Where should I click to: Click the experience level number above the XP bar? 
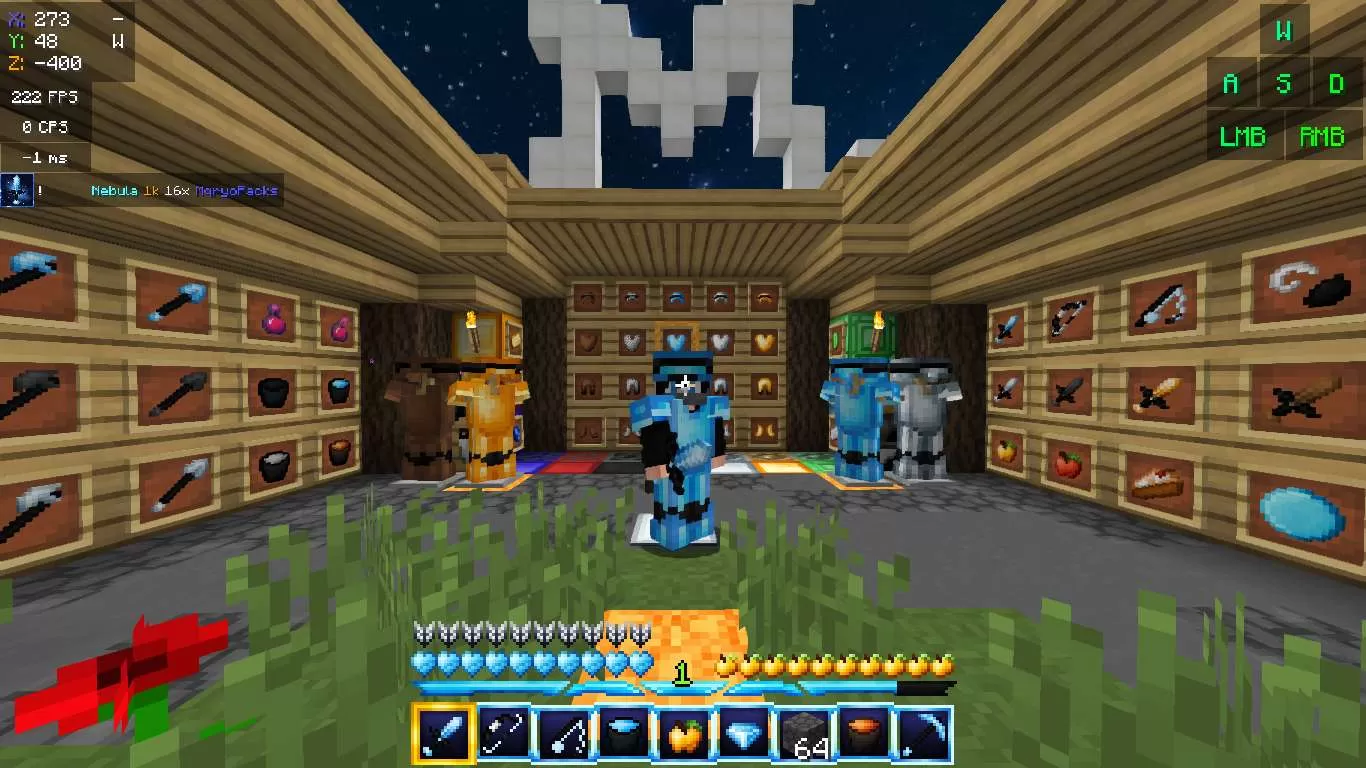pyautogui.click(x=683, y=674)
